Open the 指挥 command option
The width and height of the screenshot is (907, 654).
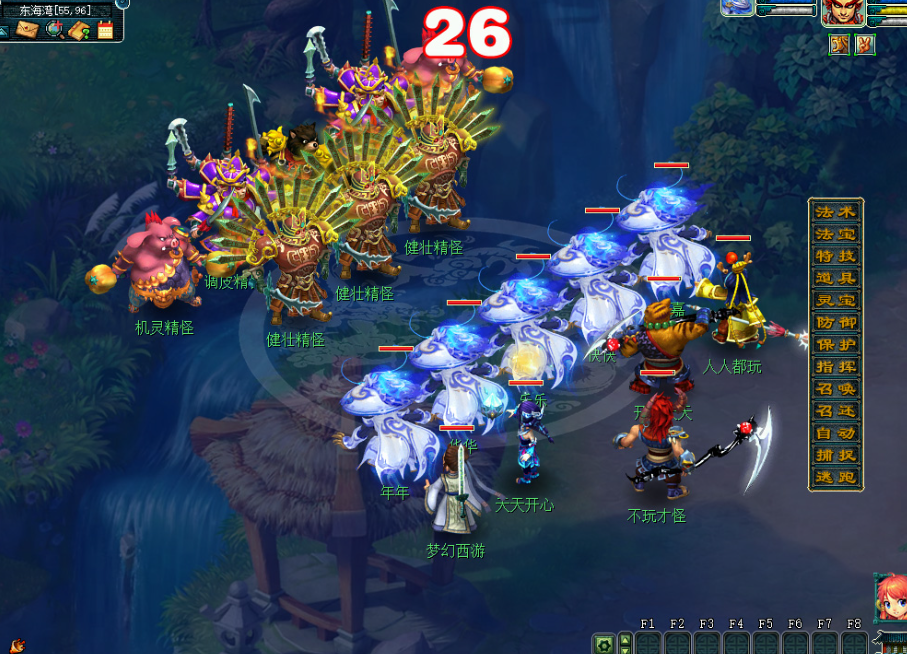click(835, 366)
